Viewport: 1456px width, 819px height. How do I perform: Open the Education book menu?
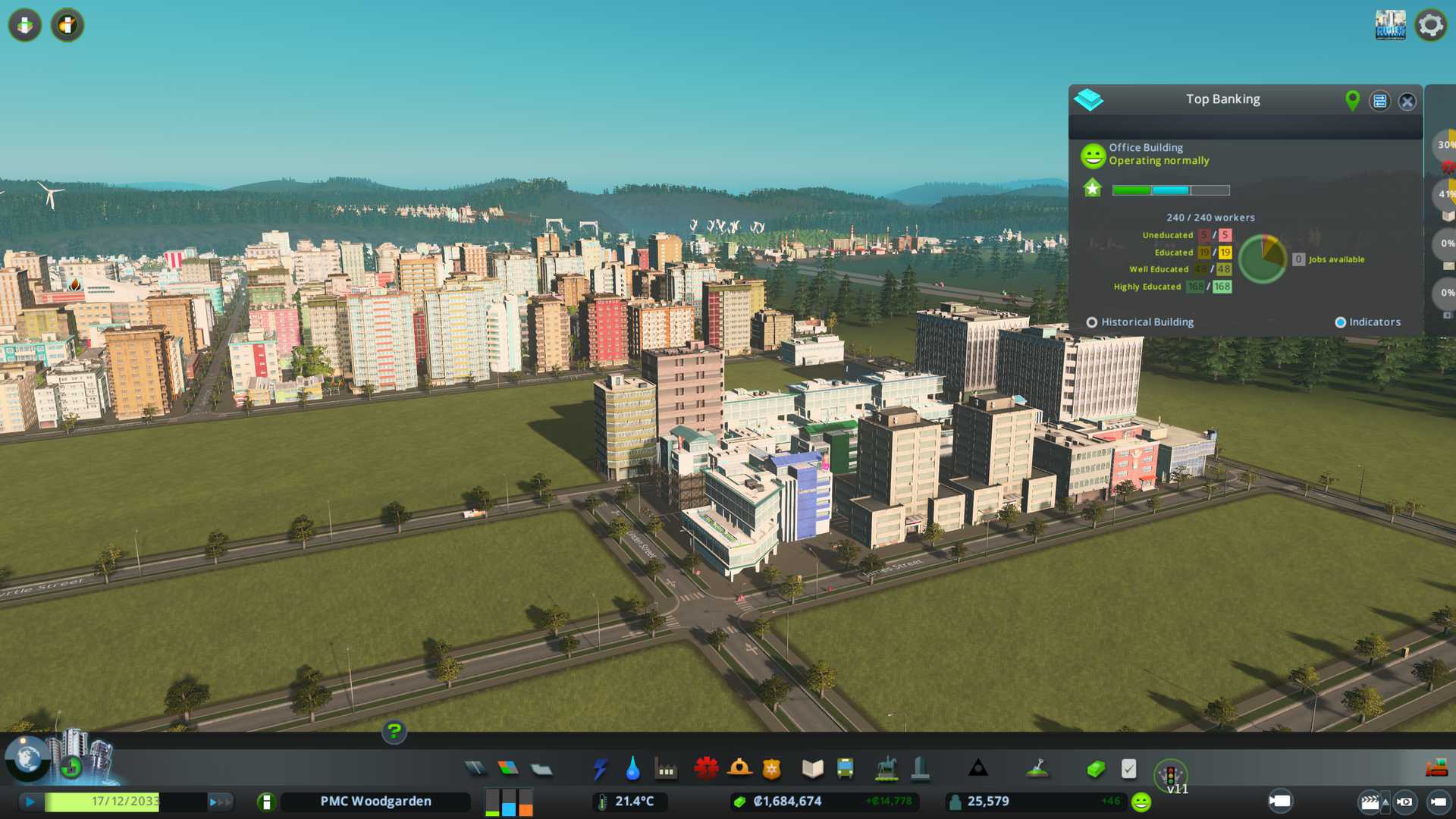[x=812, y=769]
